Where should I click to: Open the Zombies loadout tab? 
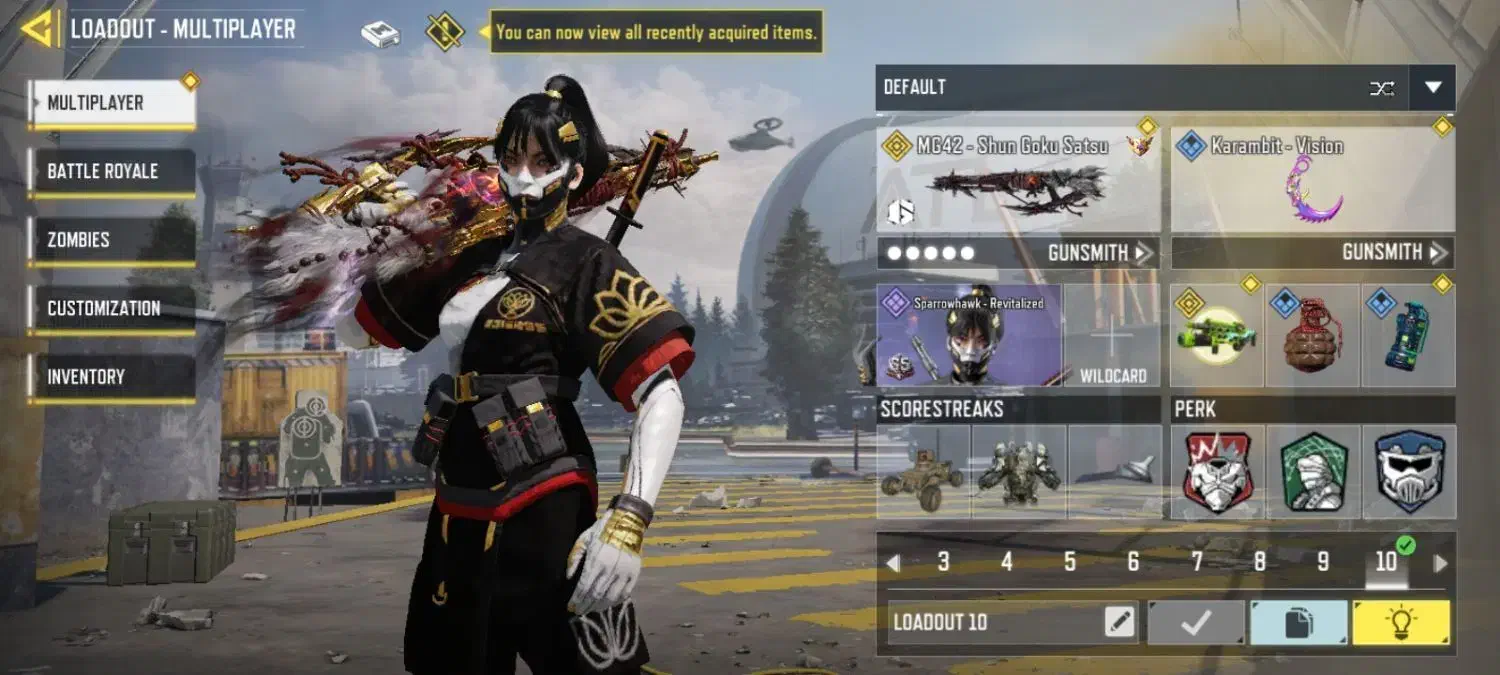[111, 240]
